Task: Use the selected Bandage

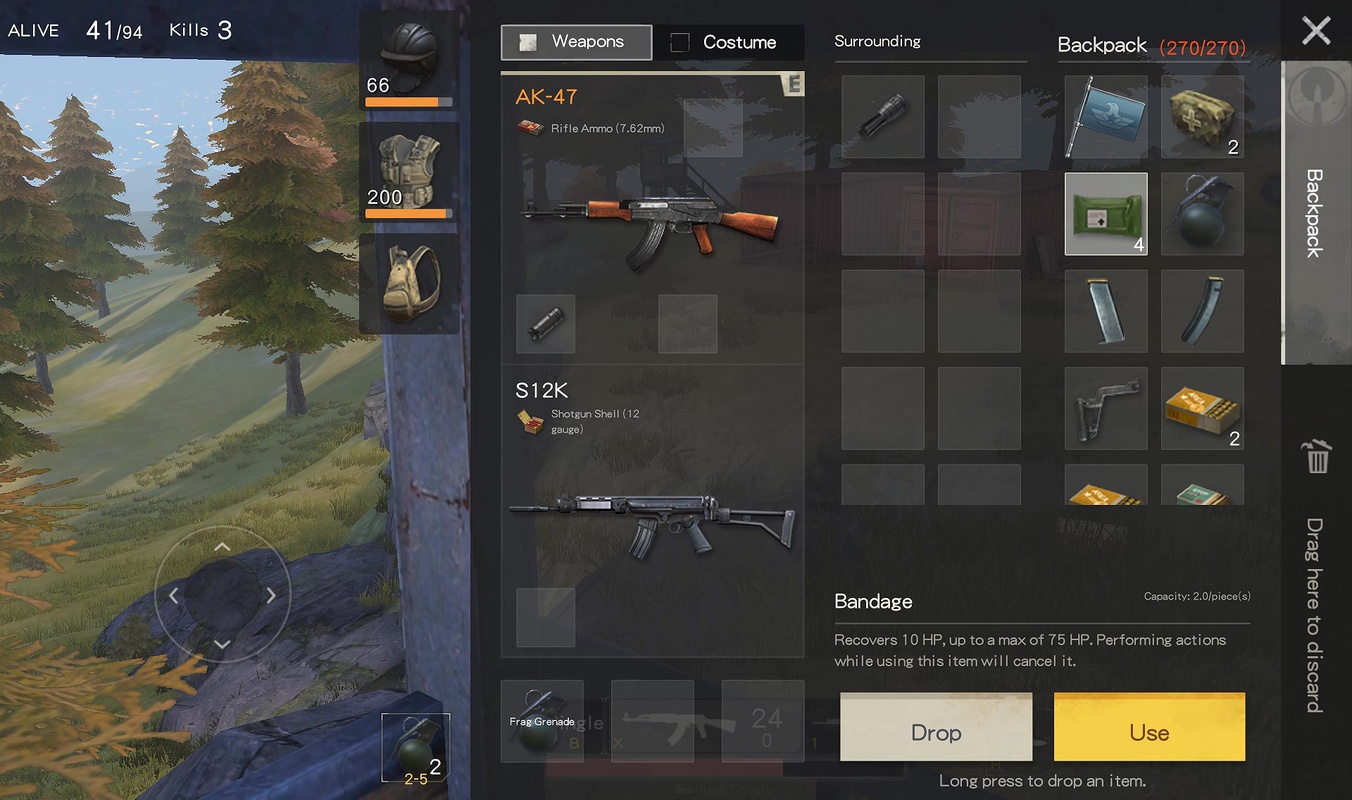Action: pyautogui.click(x=1149, y=732)
